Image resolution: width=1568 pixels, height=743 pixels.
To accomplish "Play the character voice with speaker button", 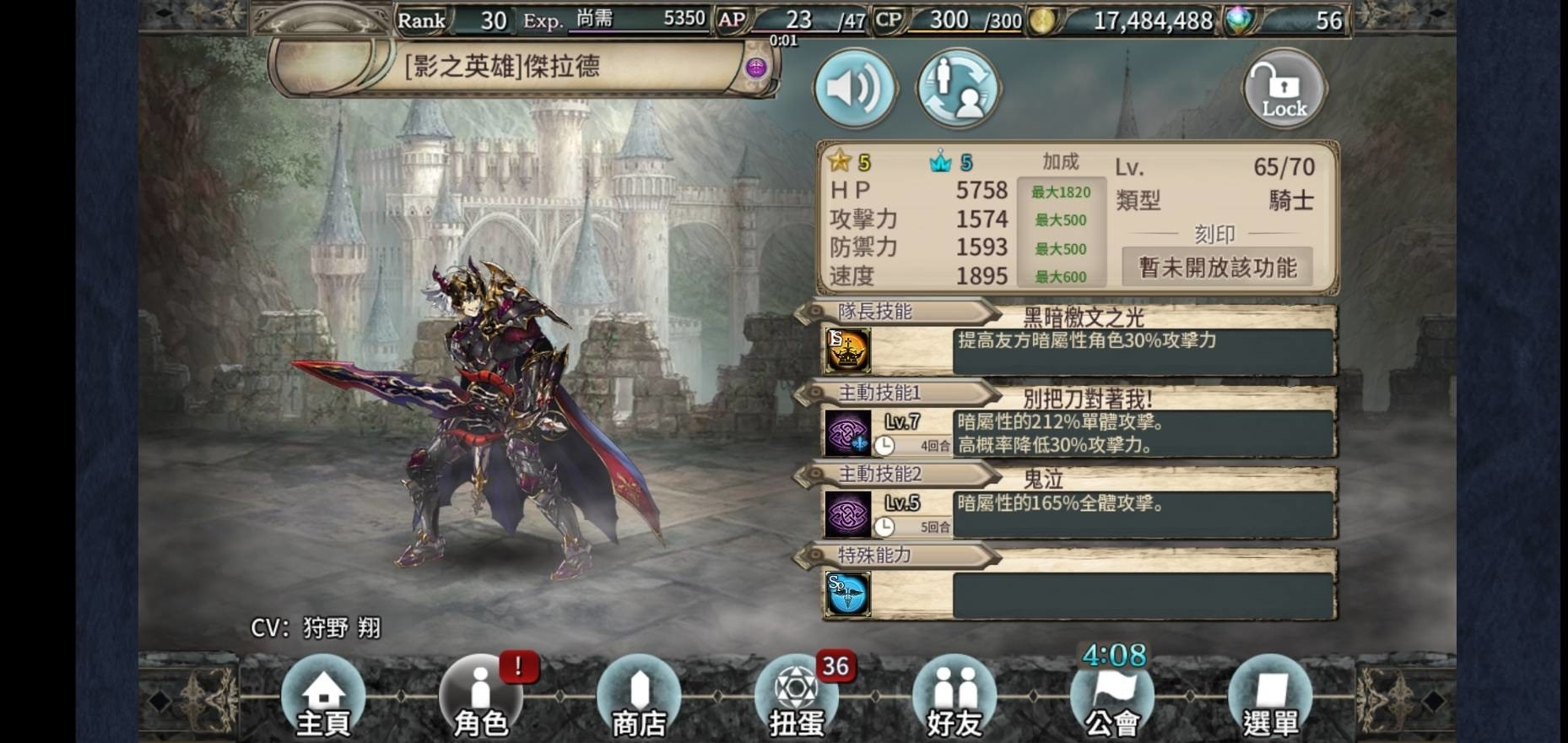I will 854,88.
